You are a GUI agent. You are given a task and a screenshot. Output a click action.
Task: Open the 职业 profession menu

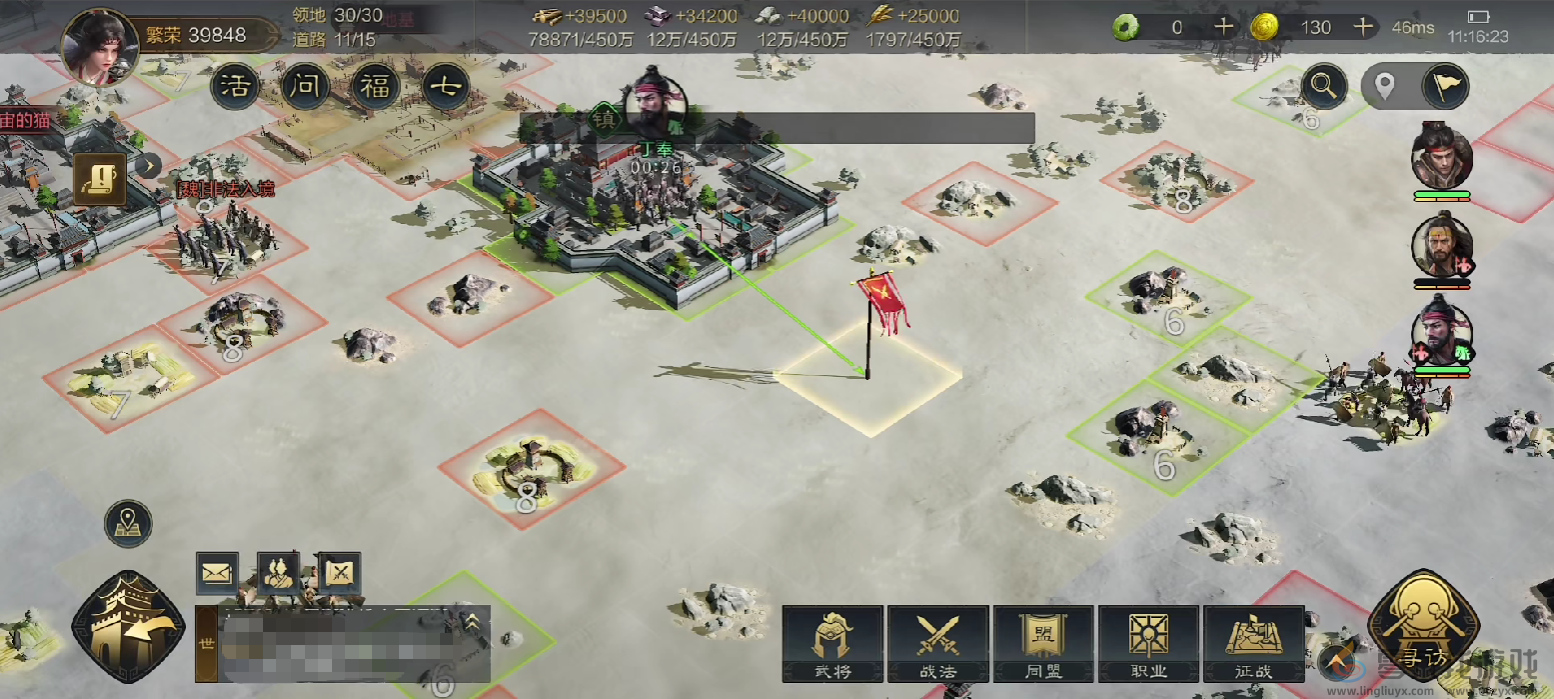click(1148, 643)
